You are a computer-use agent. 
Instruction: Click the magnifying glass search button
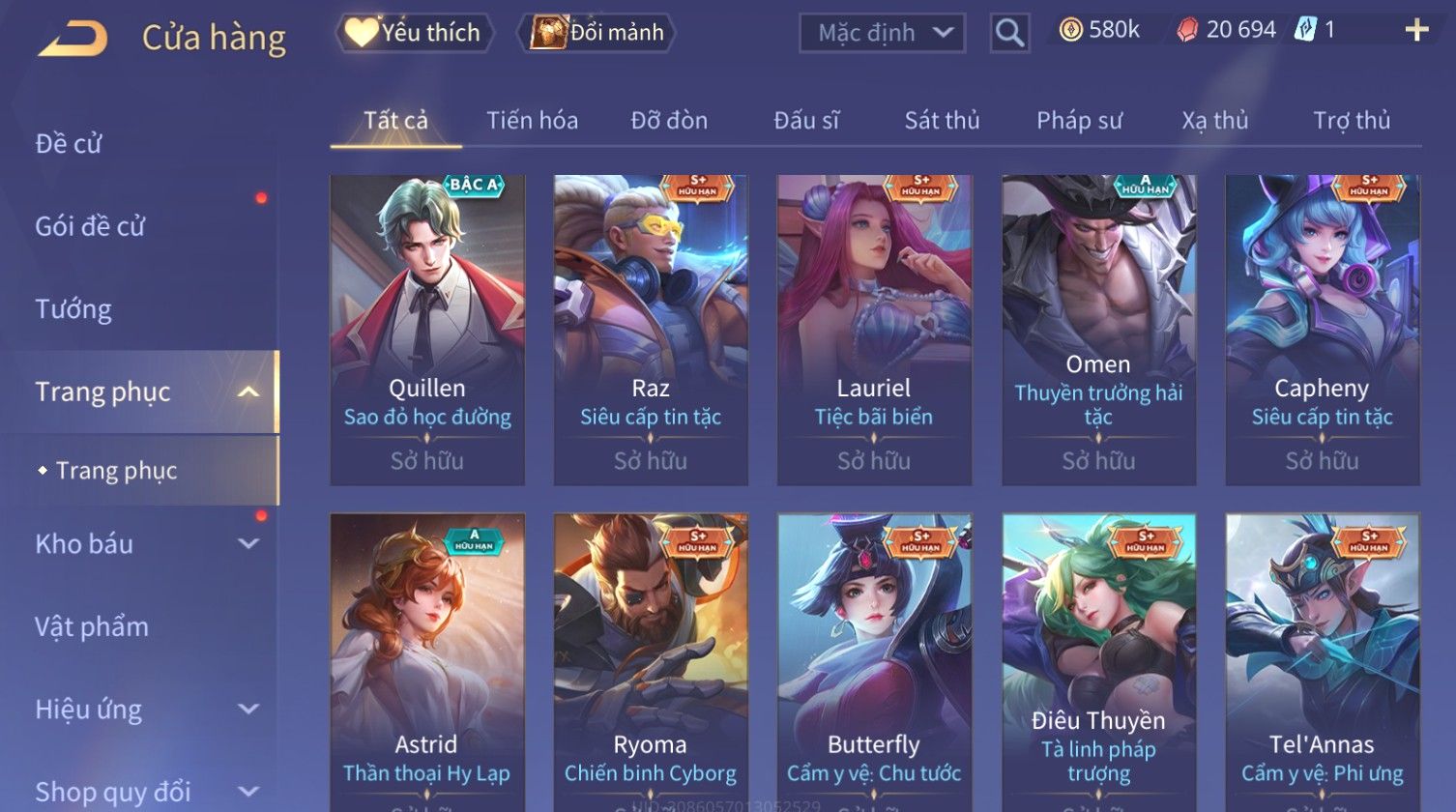[x=1009, y=33]
